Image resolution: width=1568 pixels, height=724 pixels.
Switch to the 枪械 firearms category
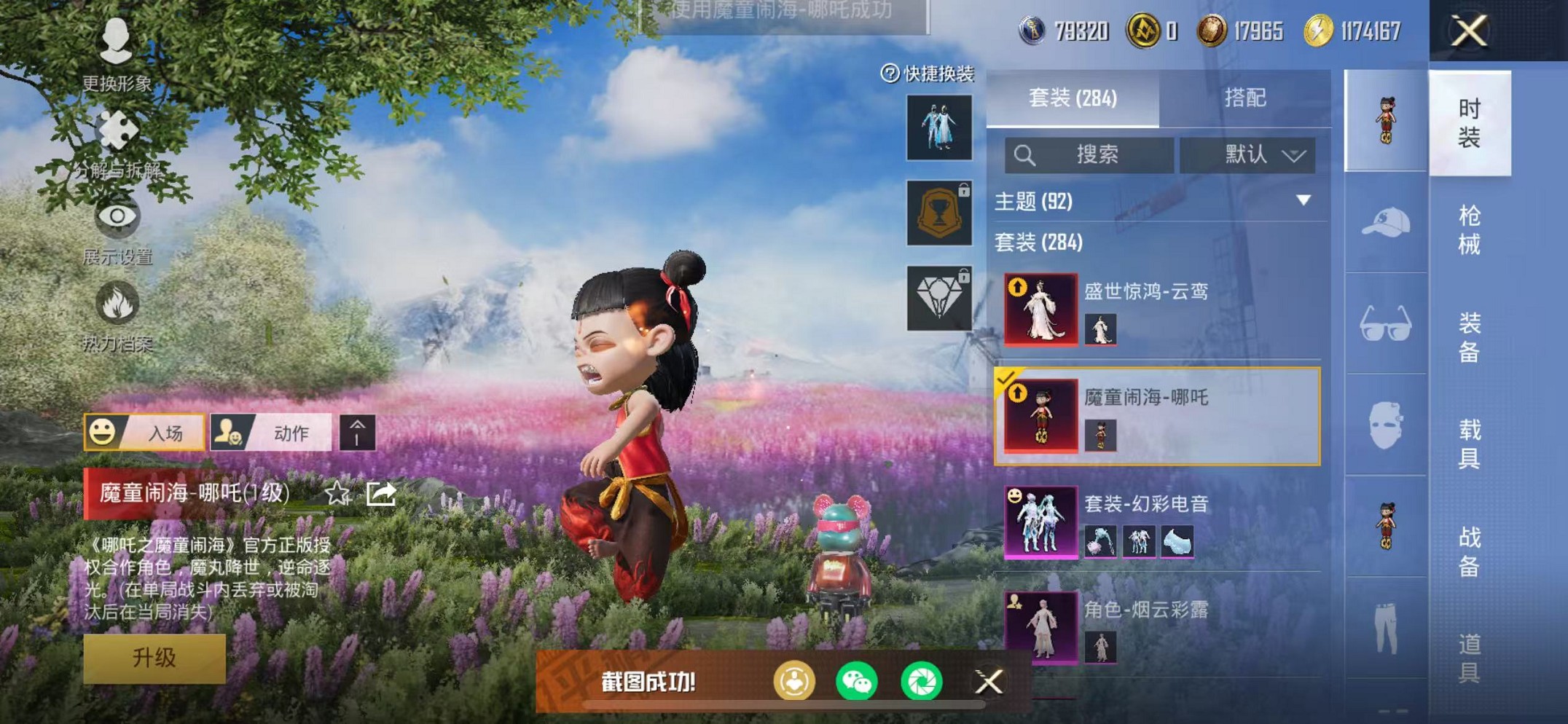1469,230
